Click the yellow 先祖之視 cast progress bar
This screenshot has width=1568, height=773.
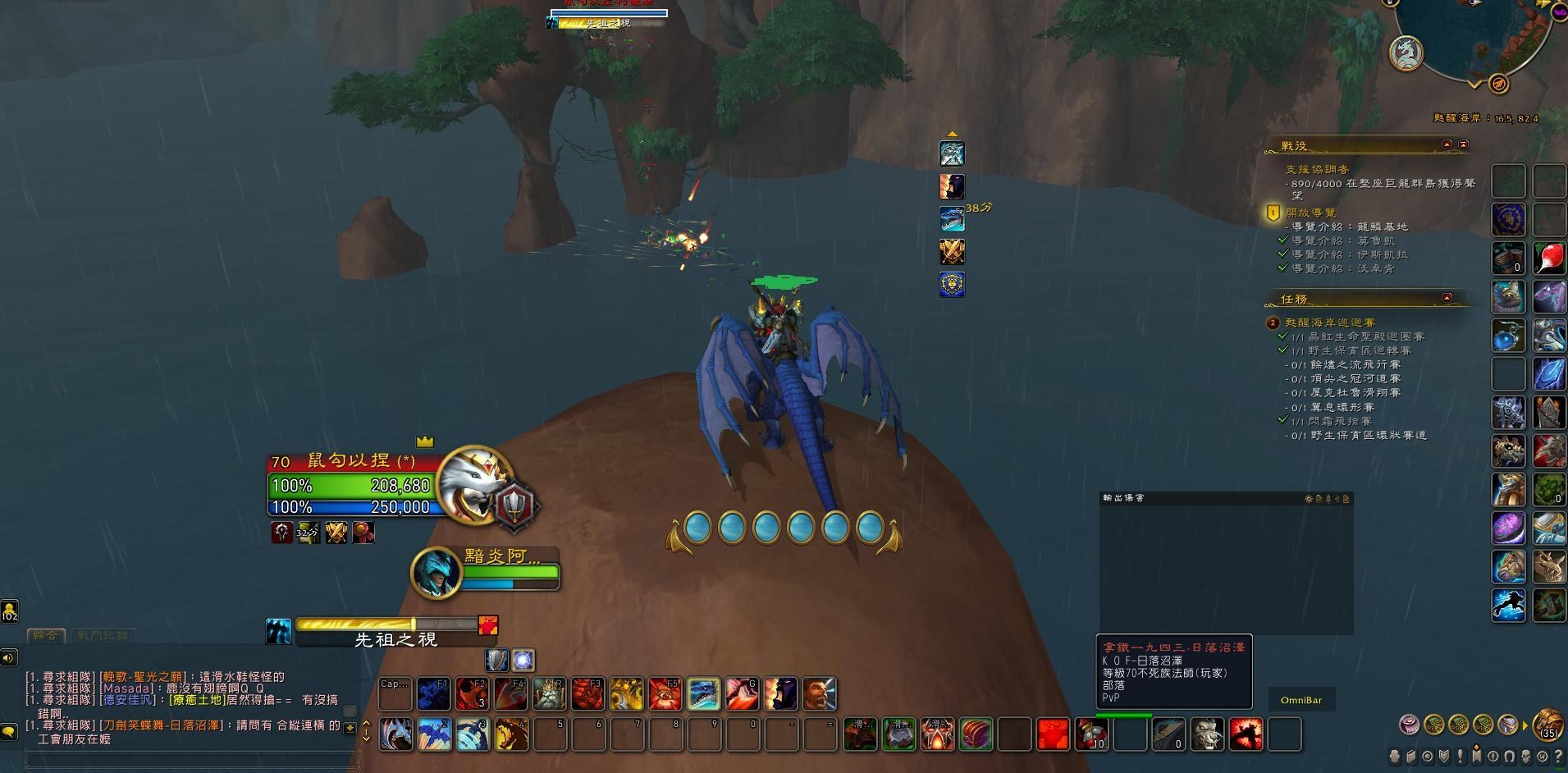coord(386,623)
